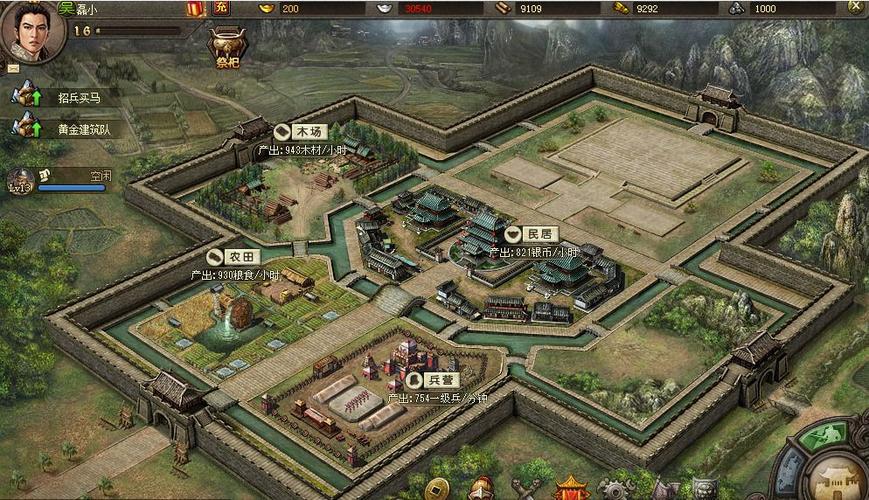Open the gold coin menu icon

tap(436, 489)
